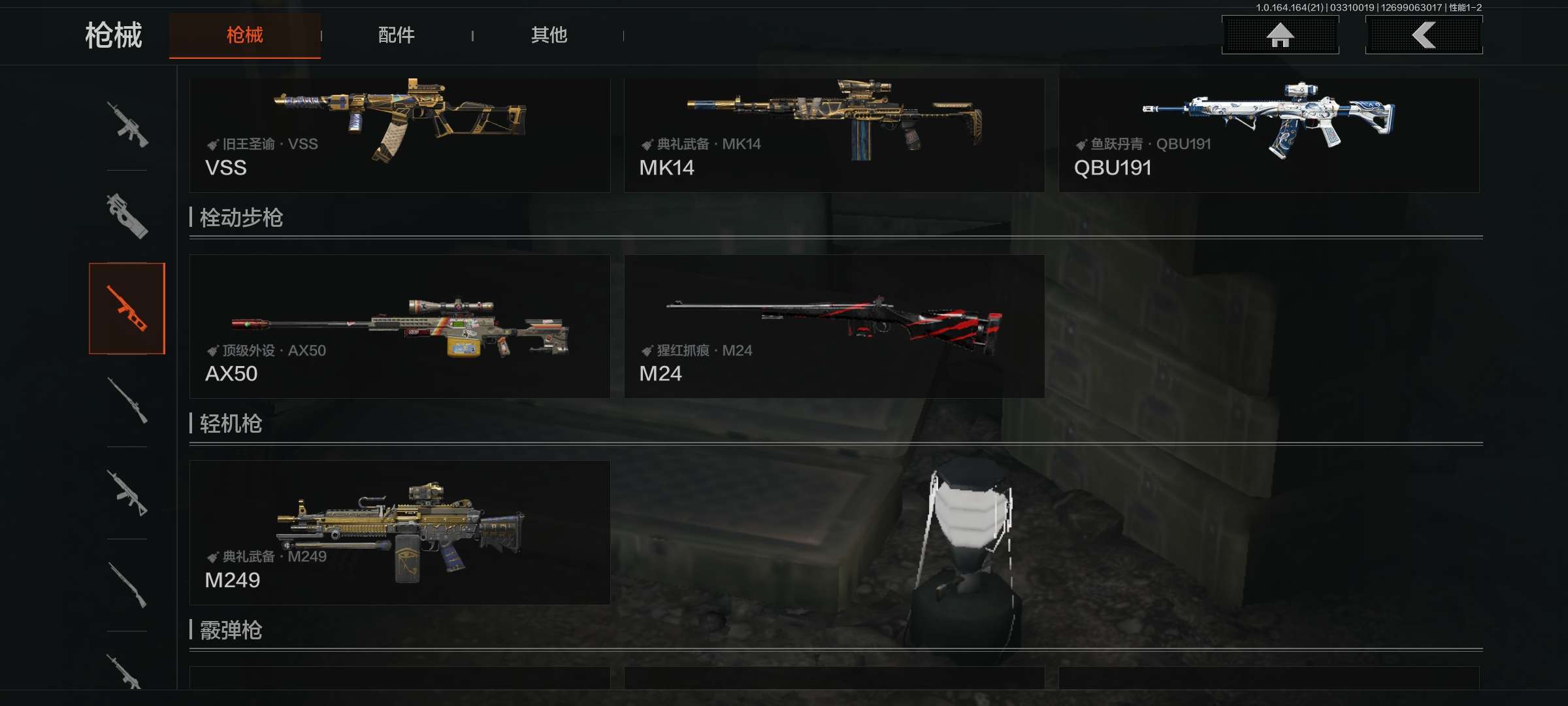The width and height of the screenshot is (1568, 706).
Task: Select the VSS weapon card
Action: [x=399, y=135]
